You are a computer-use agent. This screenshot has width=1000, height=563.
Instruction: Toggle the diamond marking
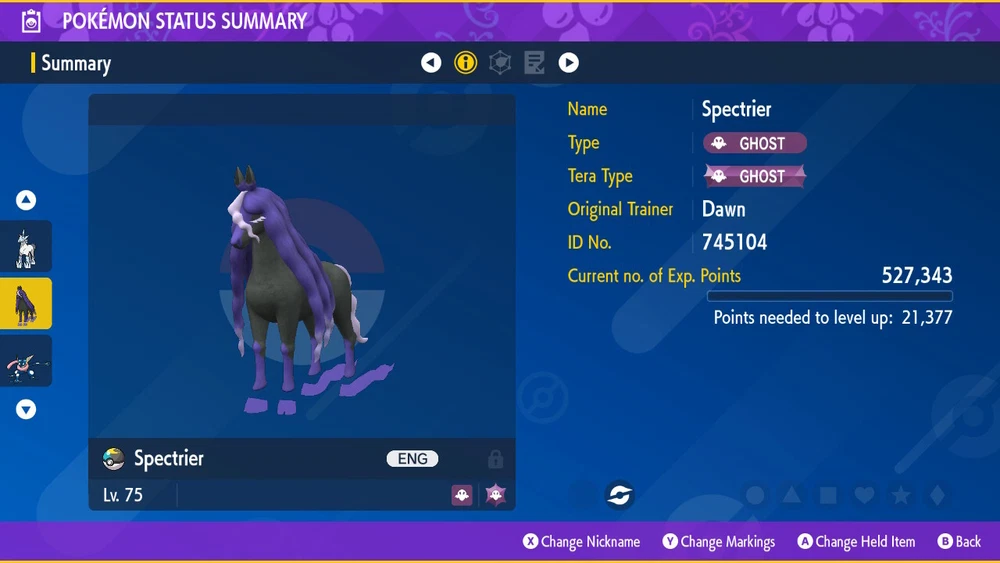pos(936,495)
